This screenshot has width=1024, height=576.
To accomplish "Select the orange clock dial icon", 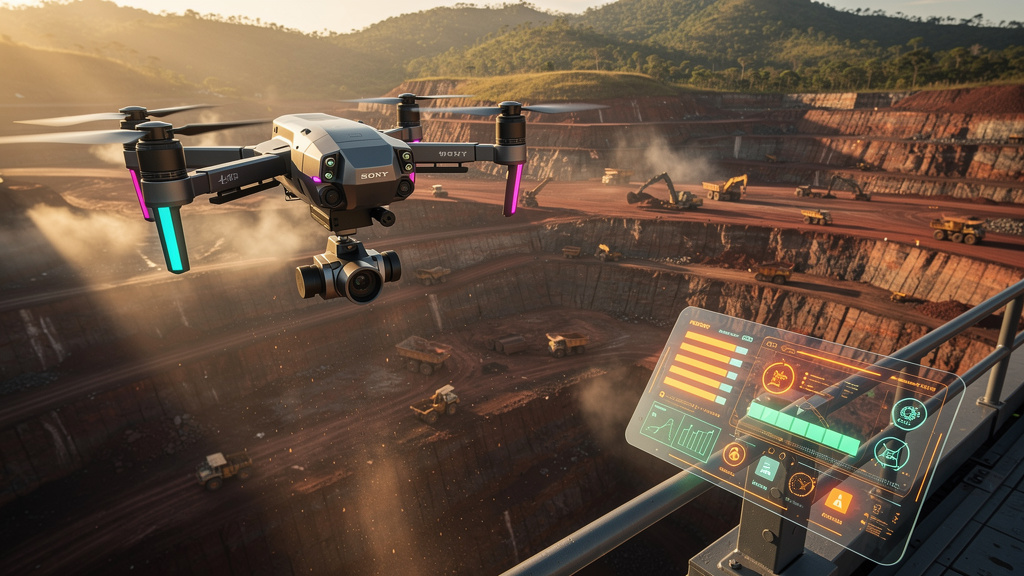I will click(x=801, y=483).
